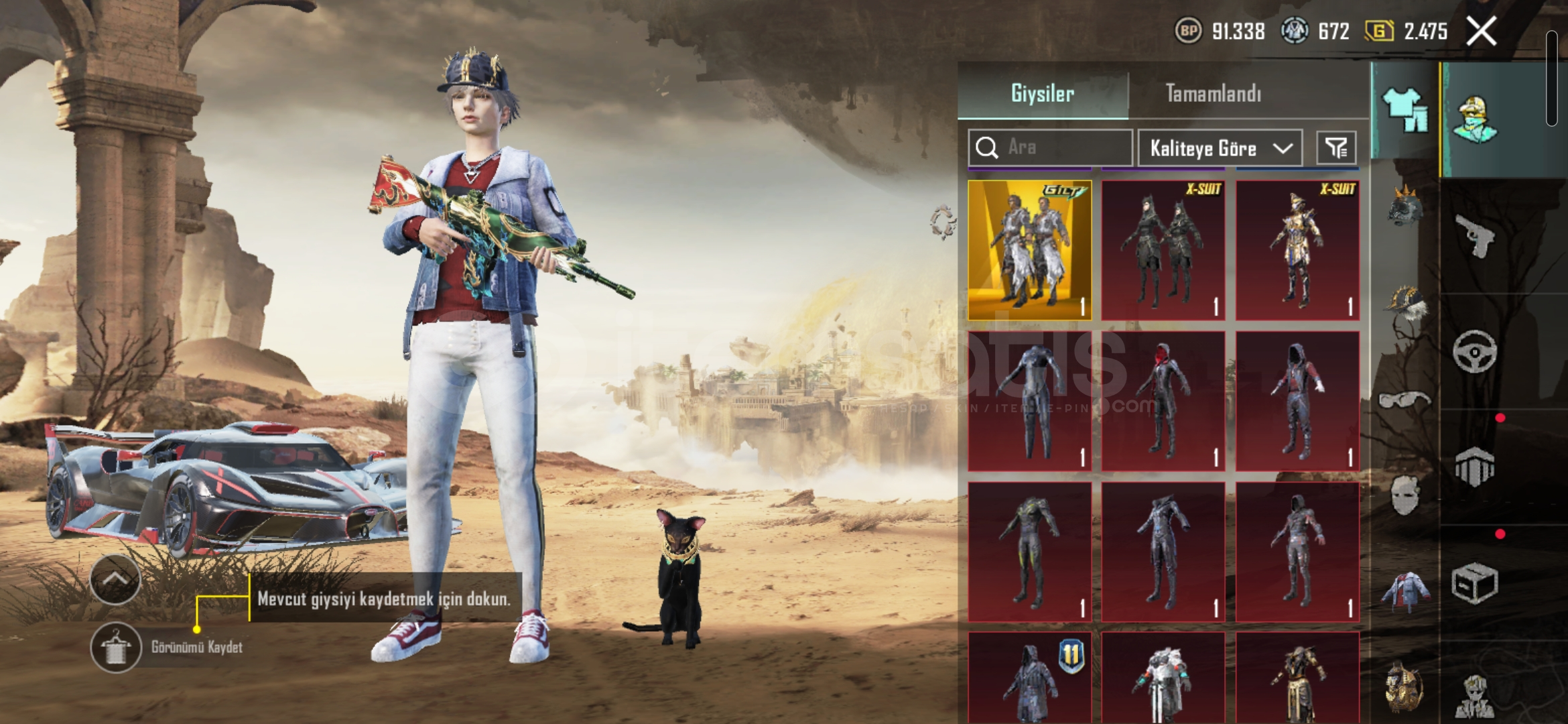Switch to the Giysiler tab
The width and height of the screenshot is (1568, 724).
point(1042,93)
